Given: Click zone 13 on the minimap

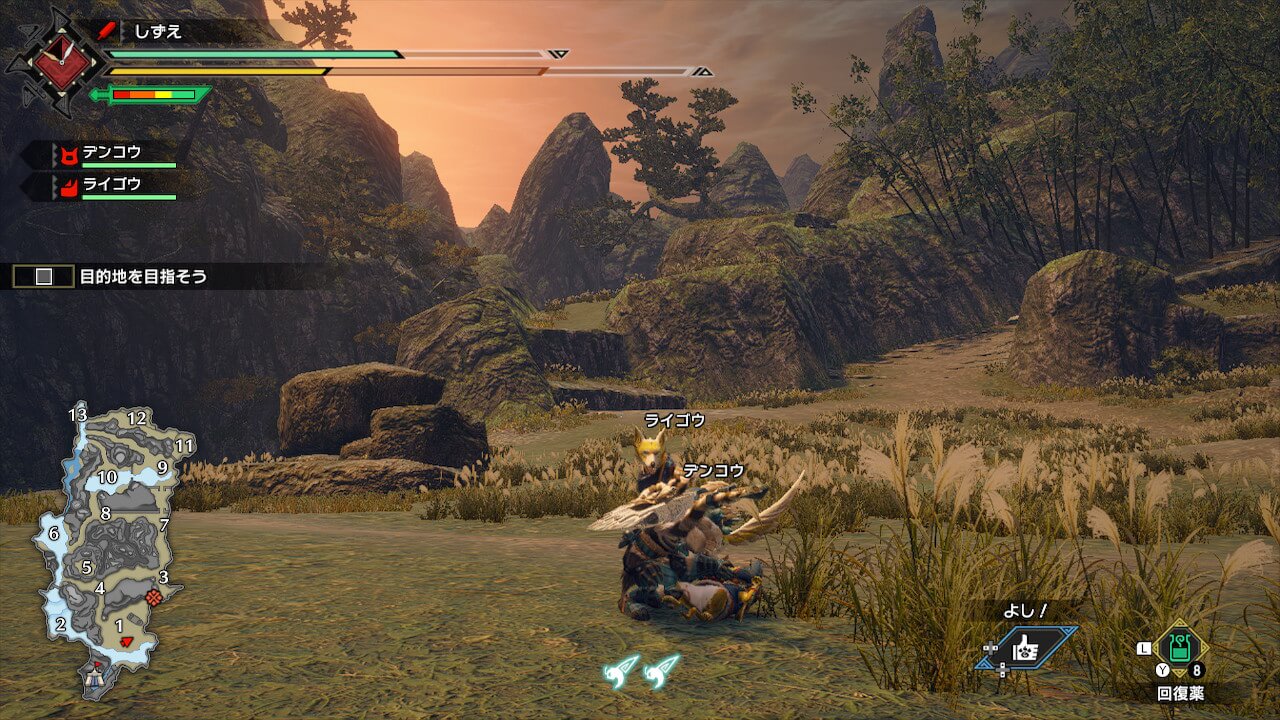Looking at the screenshot, I should (x=78, y=414).
